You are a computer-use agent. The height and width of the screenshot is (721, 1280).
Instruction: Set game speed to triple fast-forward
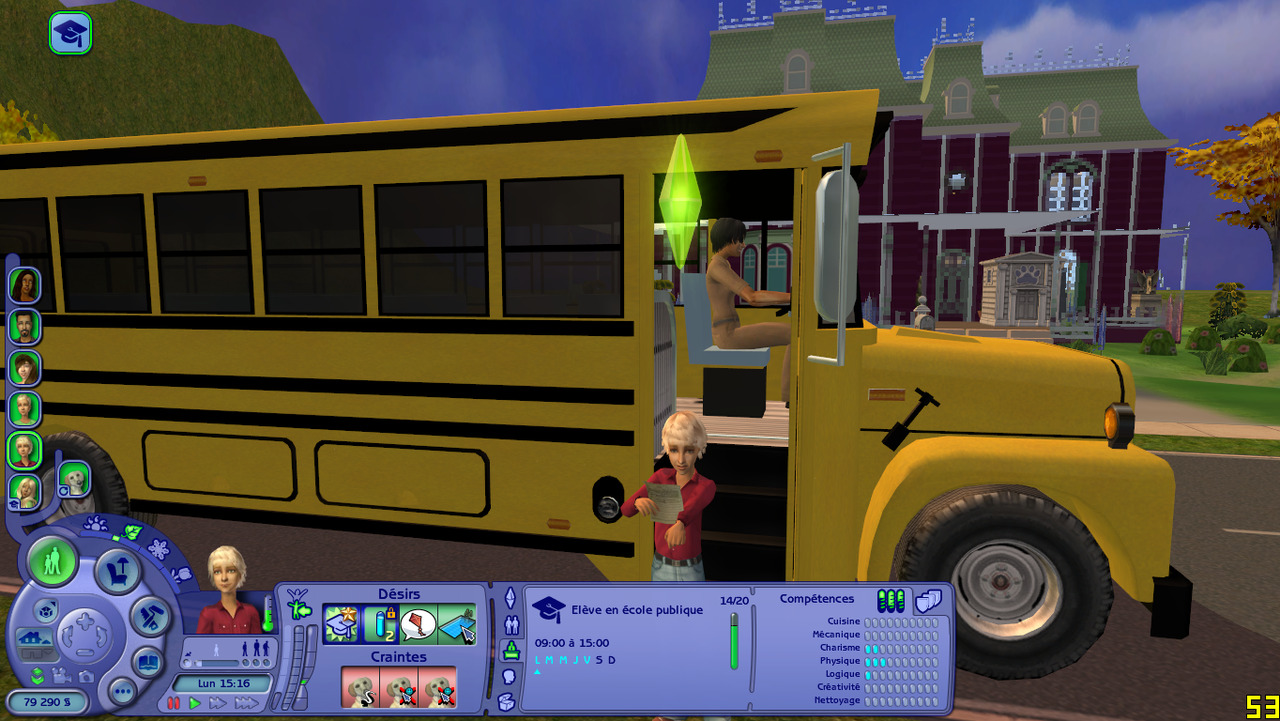pyautogui.click(x=246, y=703)
